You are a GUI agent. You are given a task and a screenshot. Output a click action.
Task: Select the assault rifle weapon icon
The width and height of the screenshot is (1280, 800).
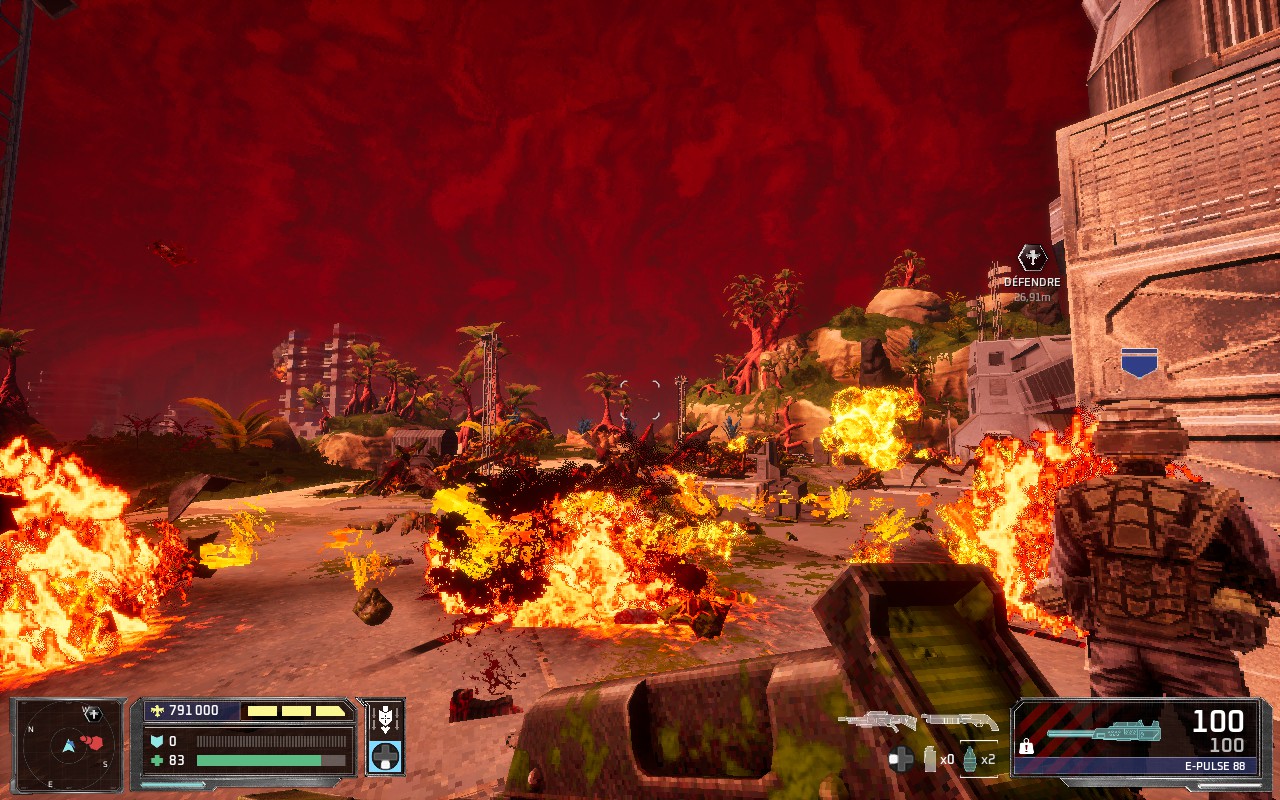pos(877,719)
